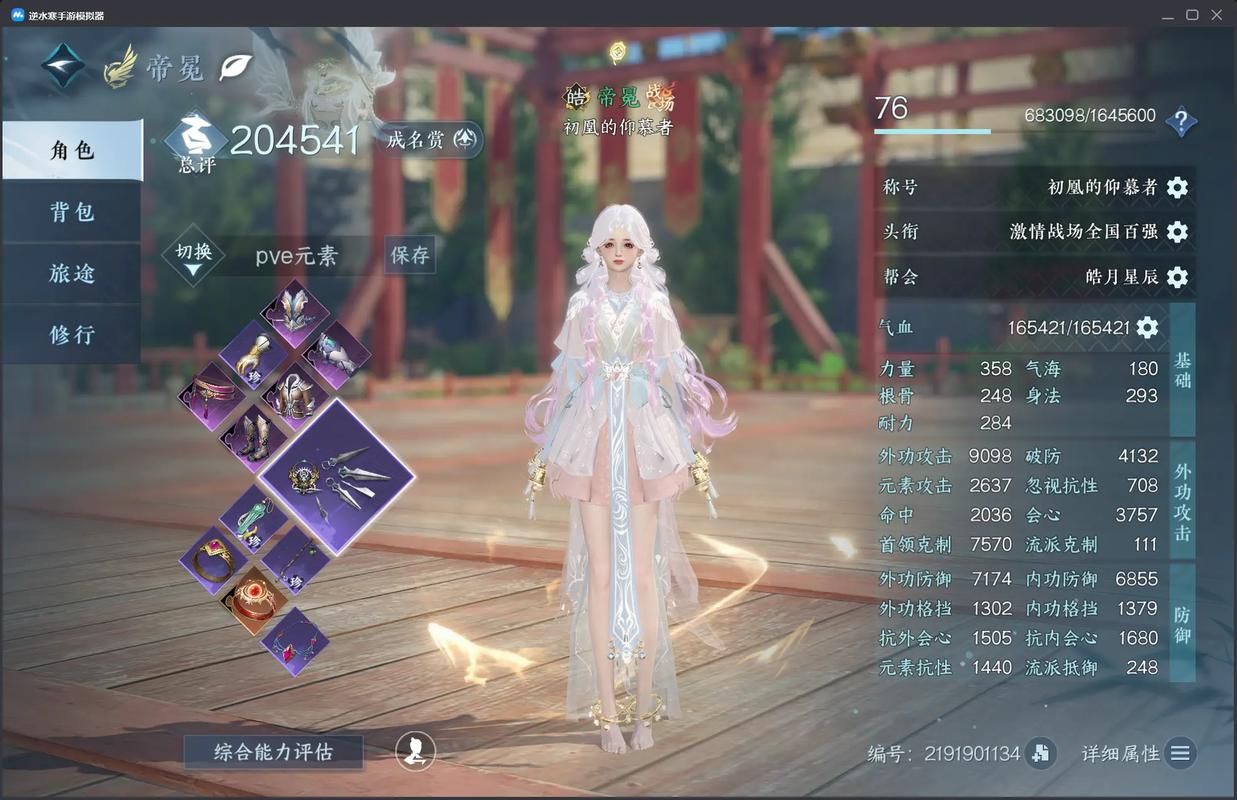Copy the character 编号 number
Screen dimensions: 1237x800
pos(1040,753)
